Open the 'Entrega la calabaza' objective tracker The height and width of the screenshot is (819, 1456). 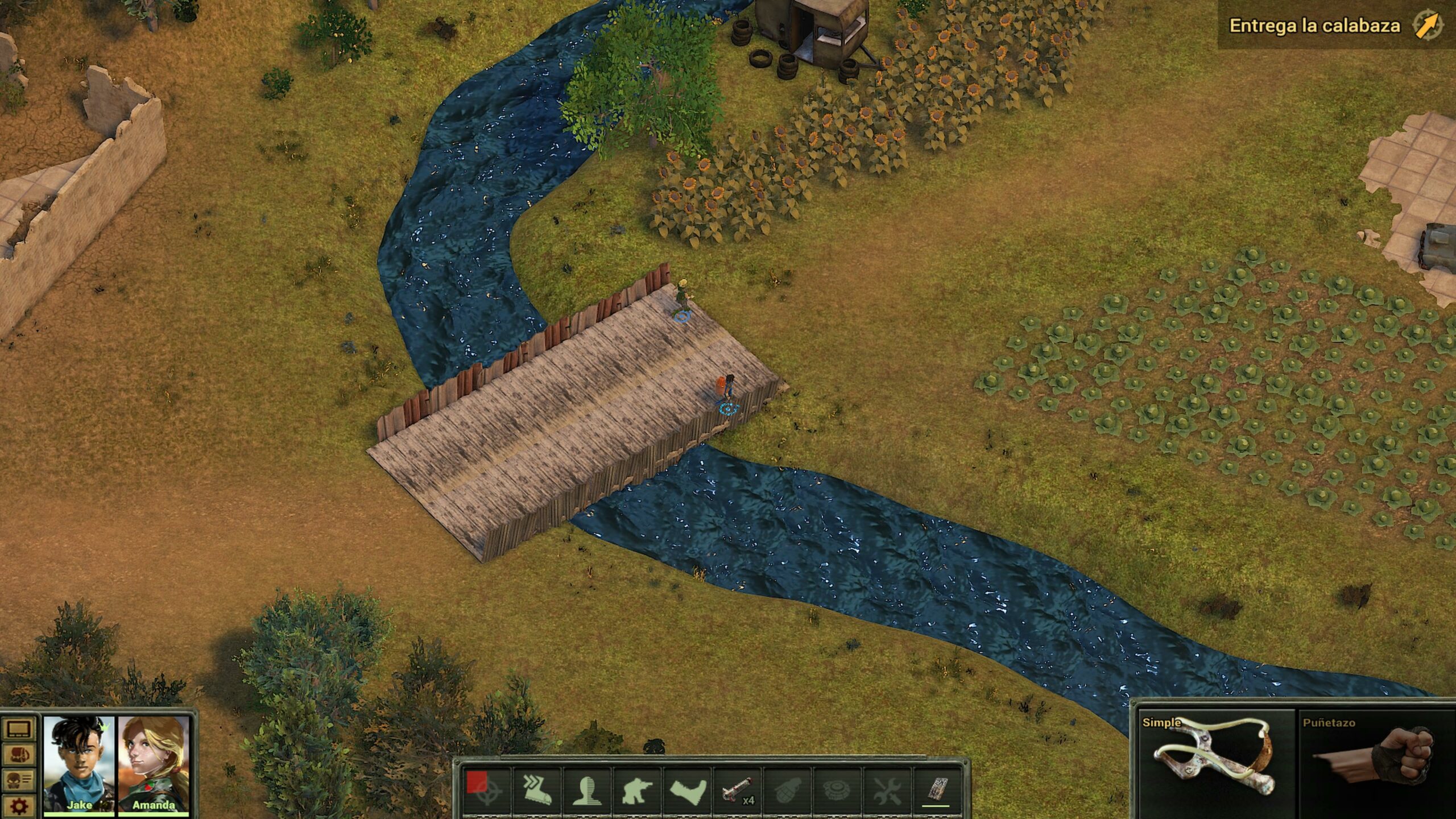1314,26
